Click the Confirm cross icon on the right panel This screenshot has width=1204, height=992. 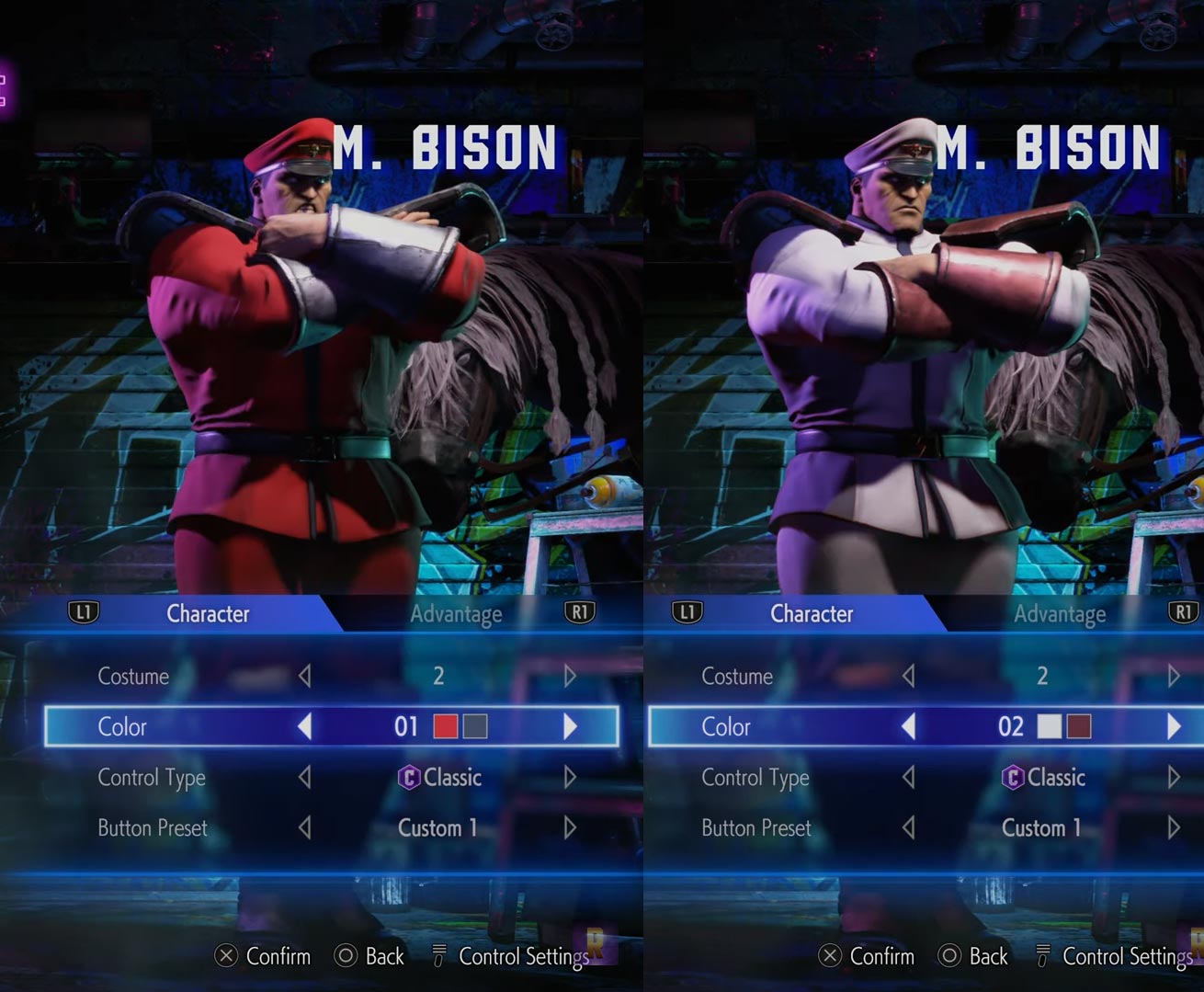tap(829, 956)
